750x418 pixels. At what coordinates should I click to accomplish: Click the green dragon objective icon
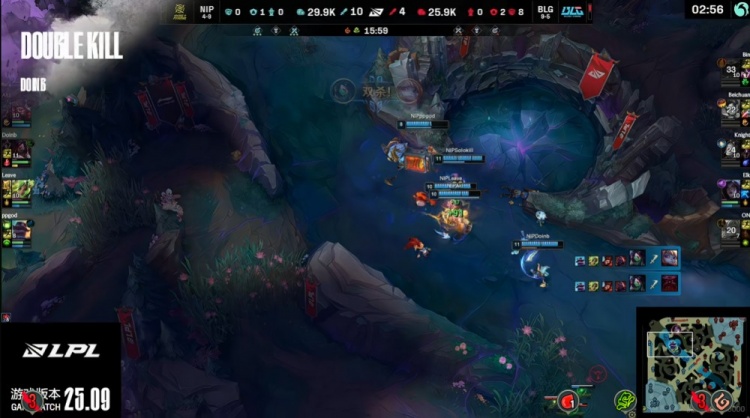[626, 399]
